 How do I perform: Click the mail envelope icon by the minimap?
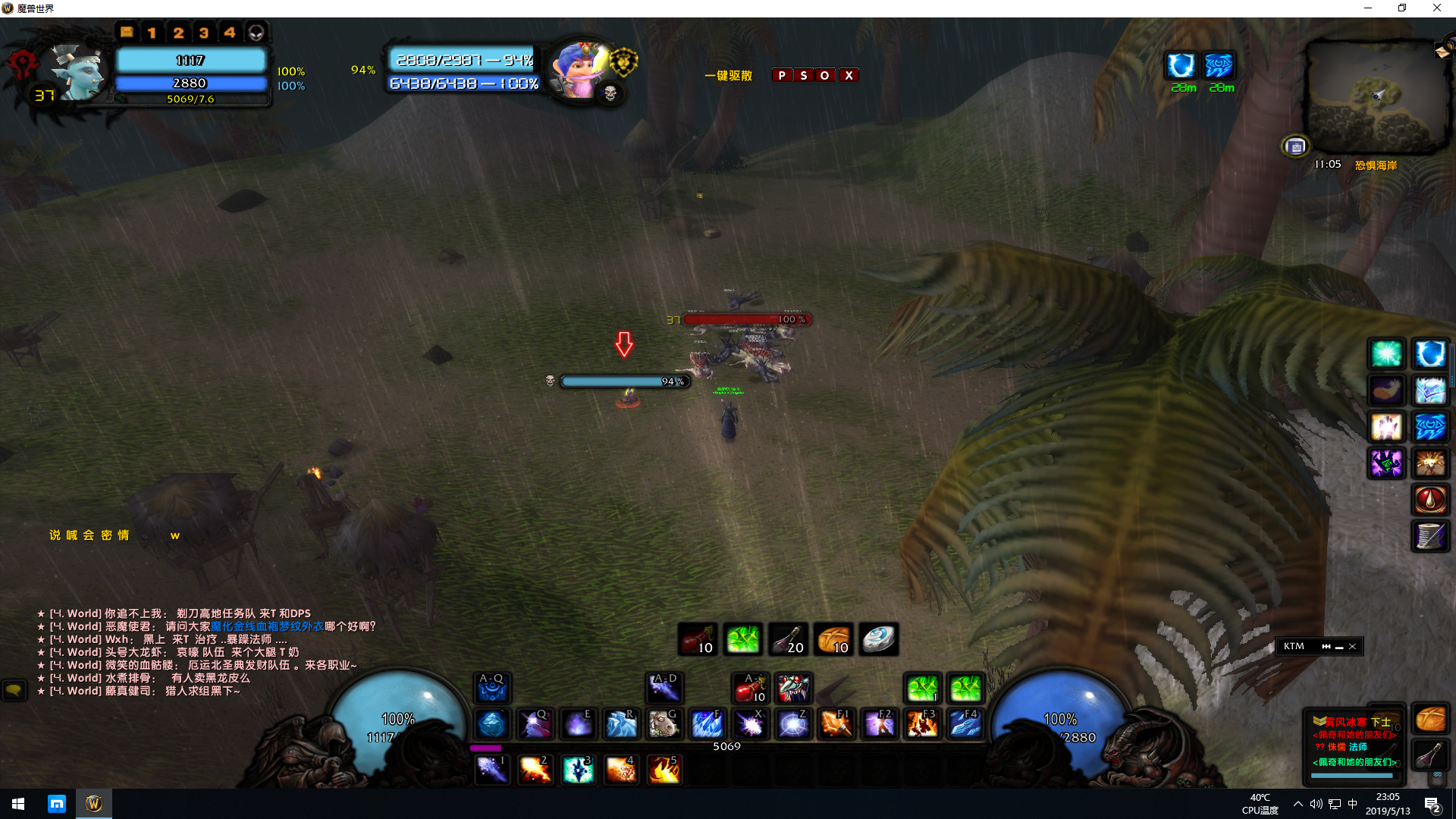point(1442,51)
